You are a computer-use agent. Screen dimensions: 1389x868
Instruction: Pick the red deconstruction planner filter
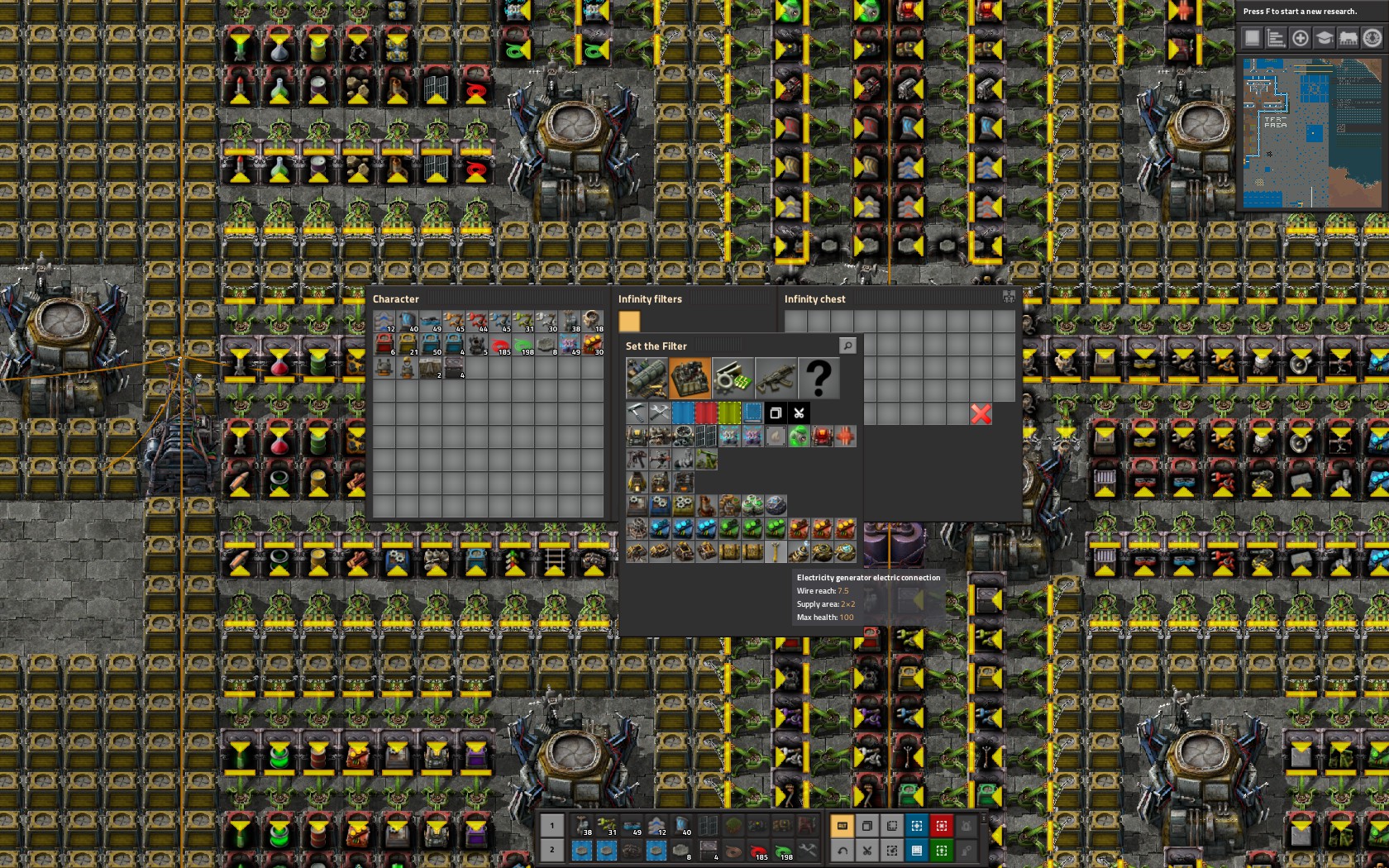point(706,413)
